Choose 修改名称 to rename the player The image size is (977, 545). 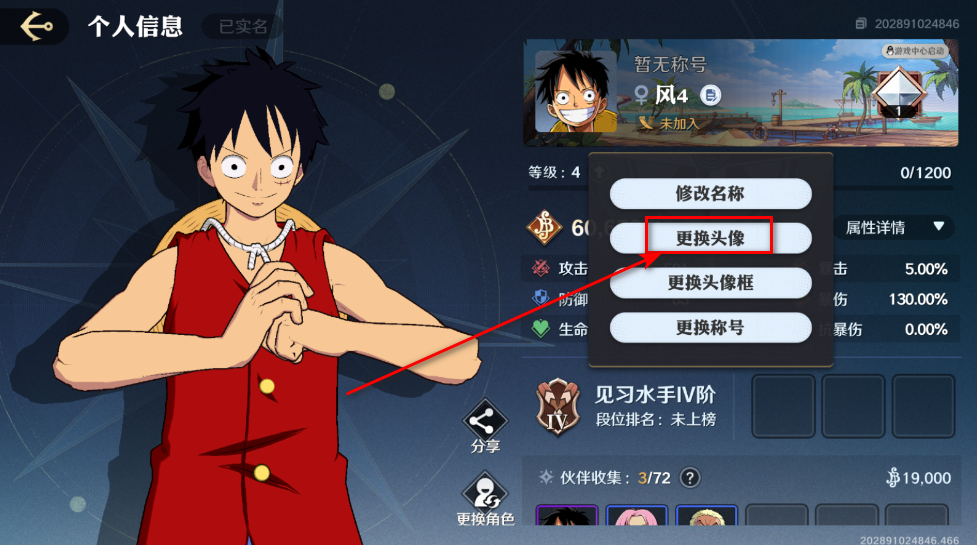point(710,194)
